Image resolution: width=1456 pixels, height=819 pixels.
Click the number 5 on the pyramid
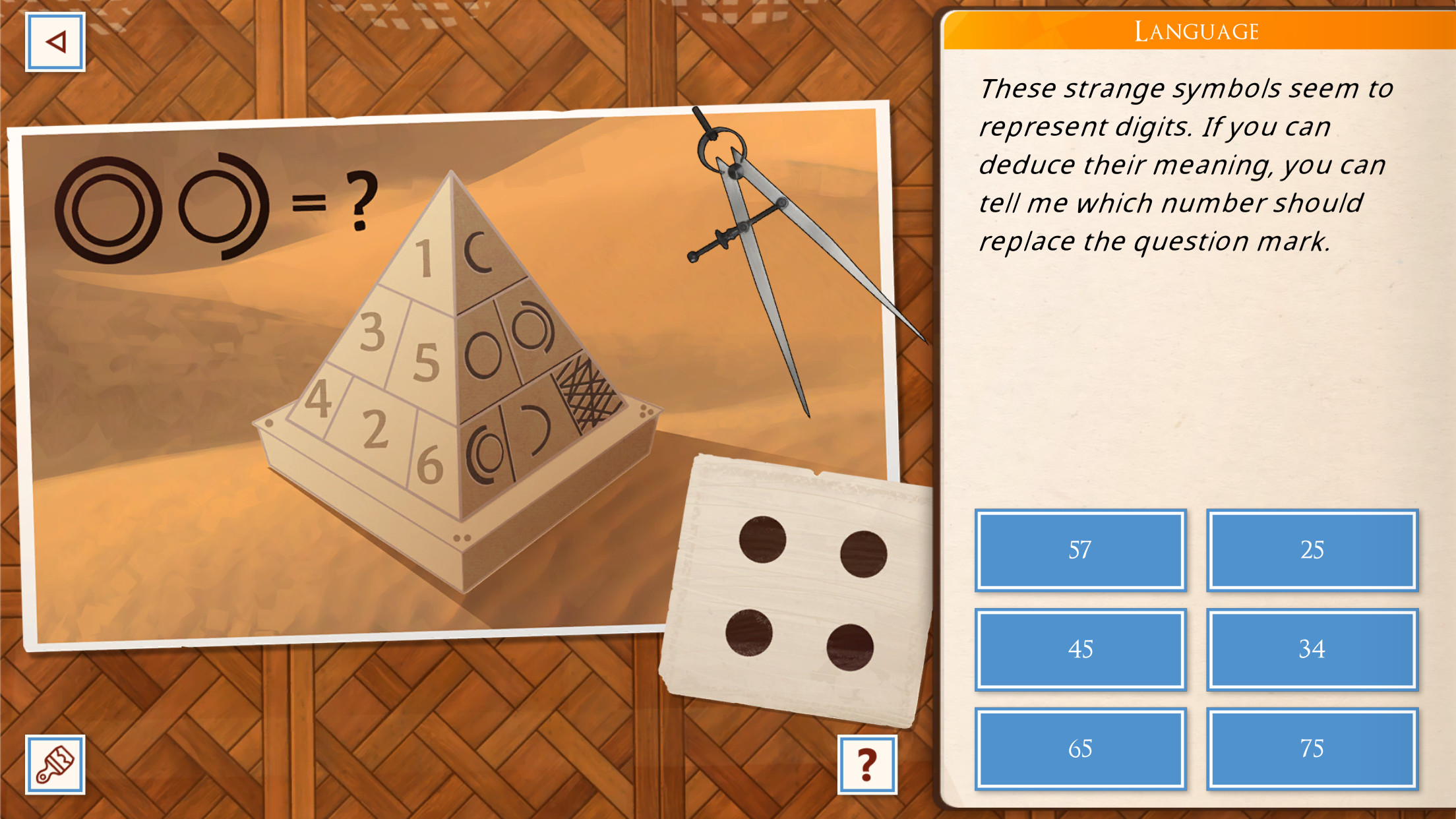(x=427, y=361)
